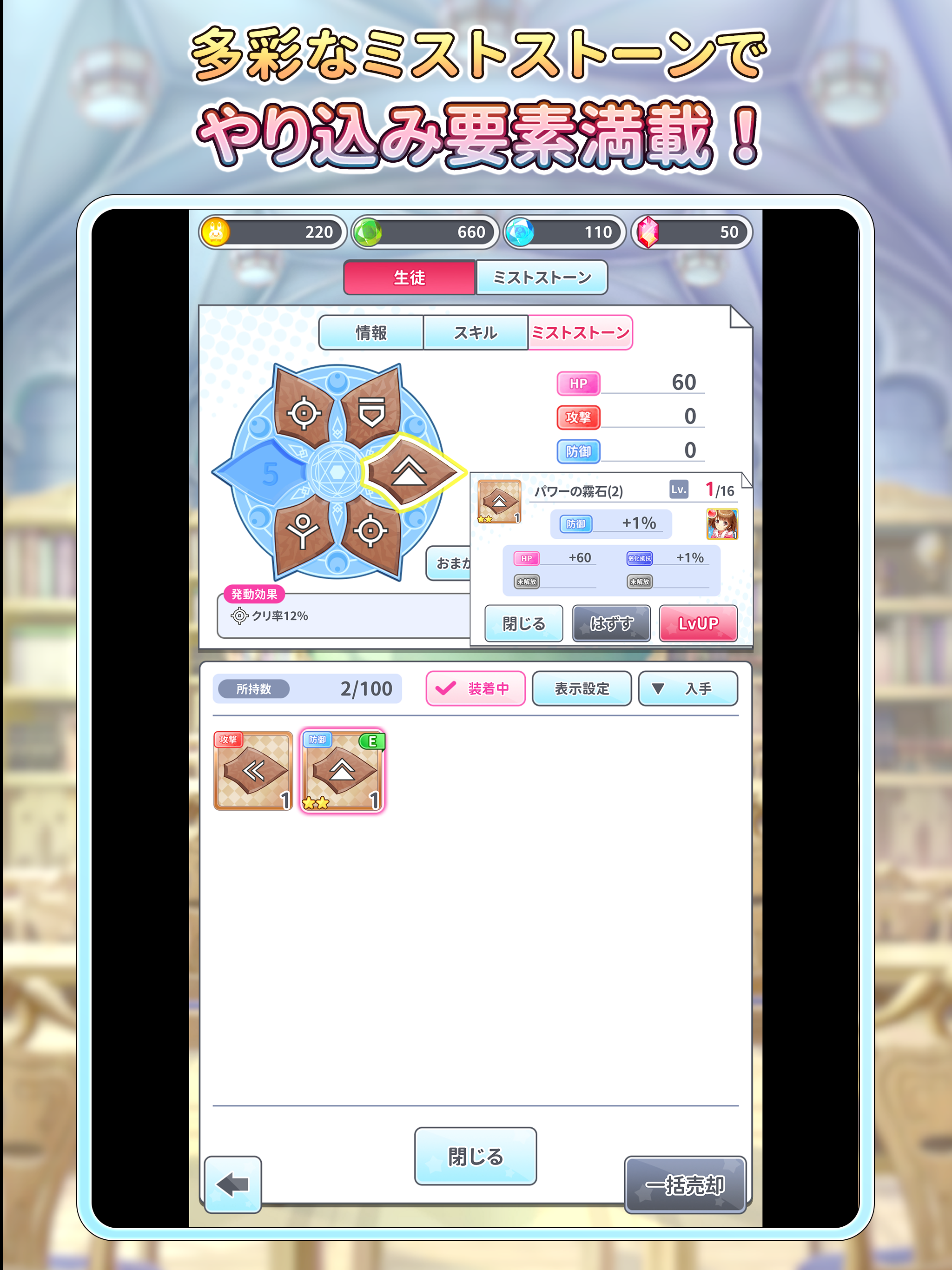
Task: Unequip the stone with はずす
Action: (612, 623)
